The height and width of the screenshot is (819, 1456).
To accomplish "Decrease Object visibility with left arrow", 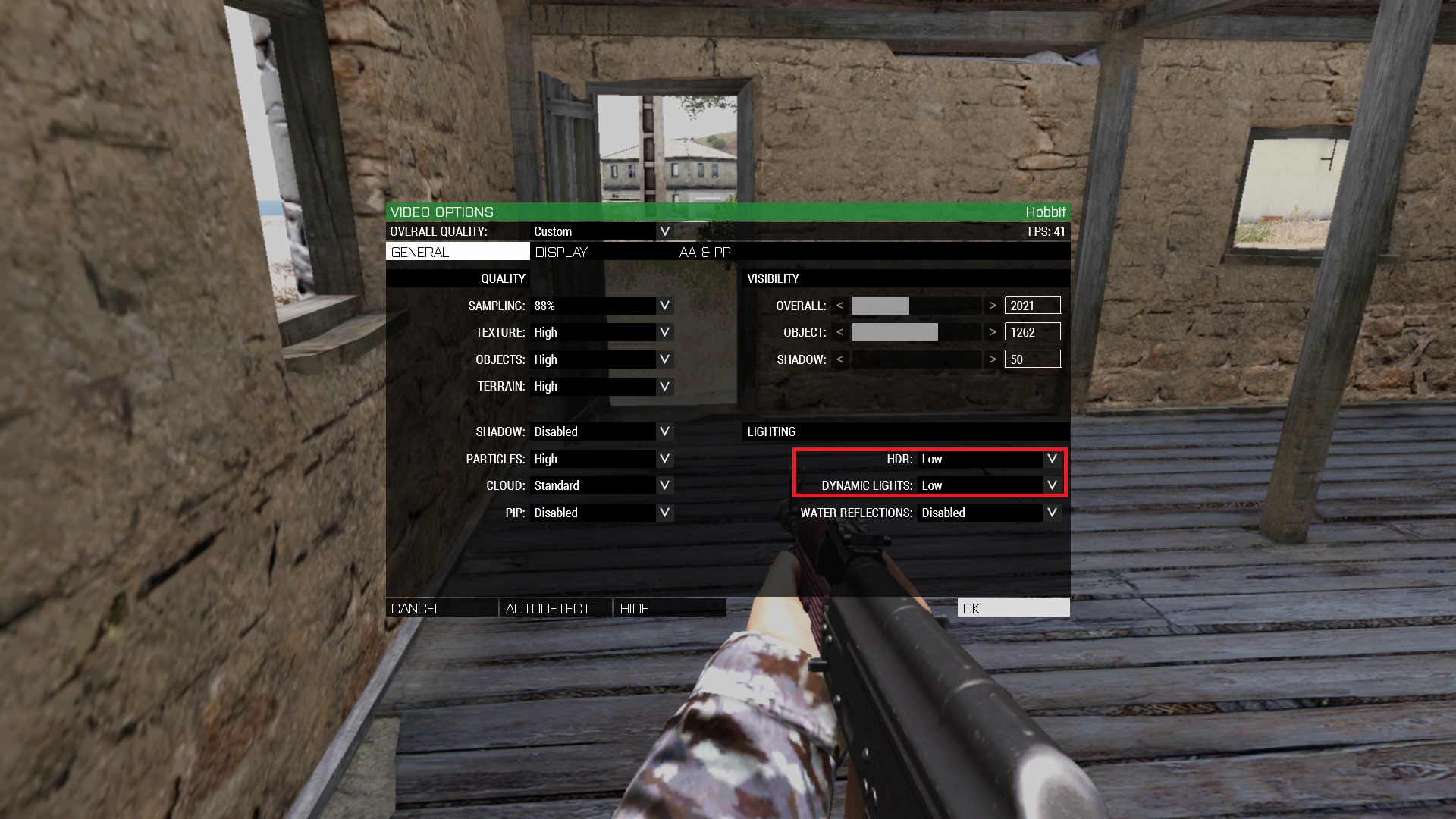I will (x=839, y=332).
